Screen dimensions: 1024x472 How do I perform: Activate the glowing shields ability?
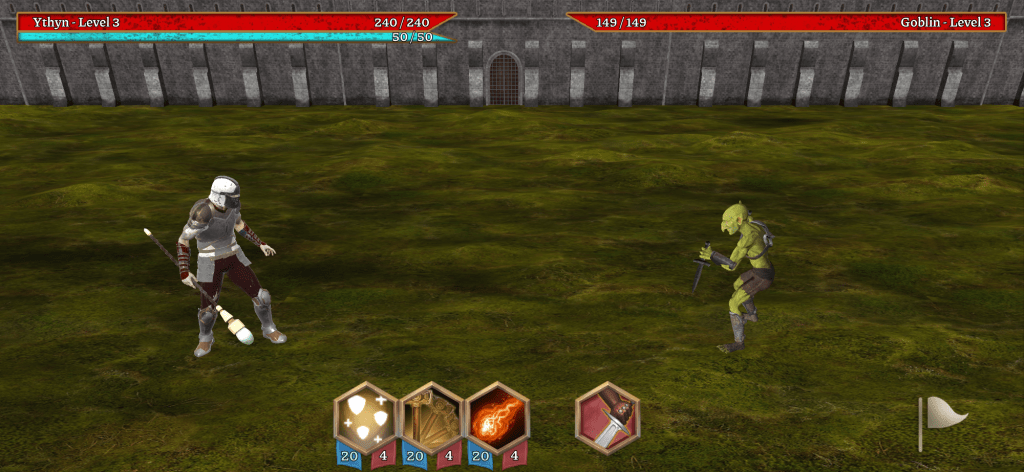(x=365, y=417)
